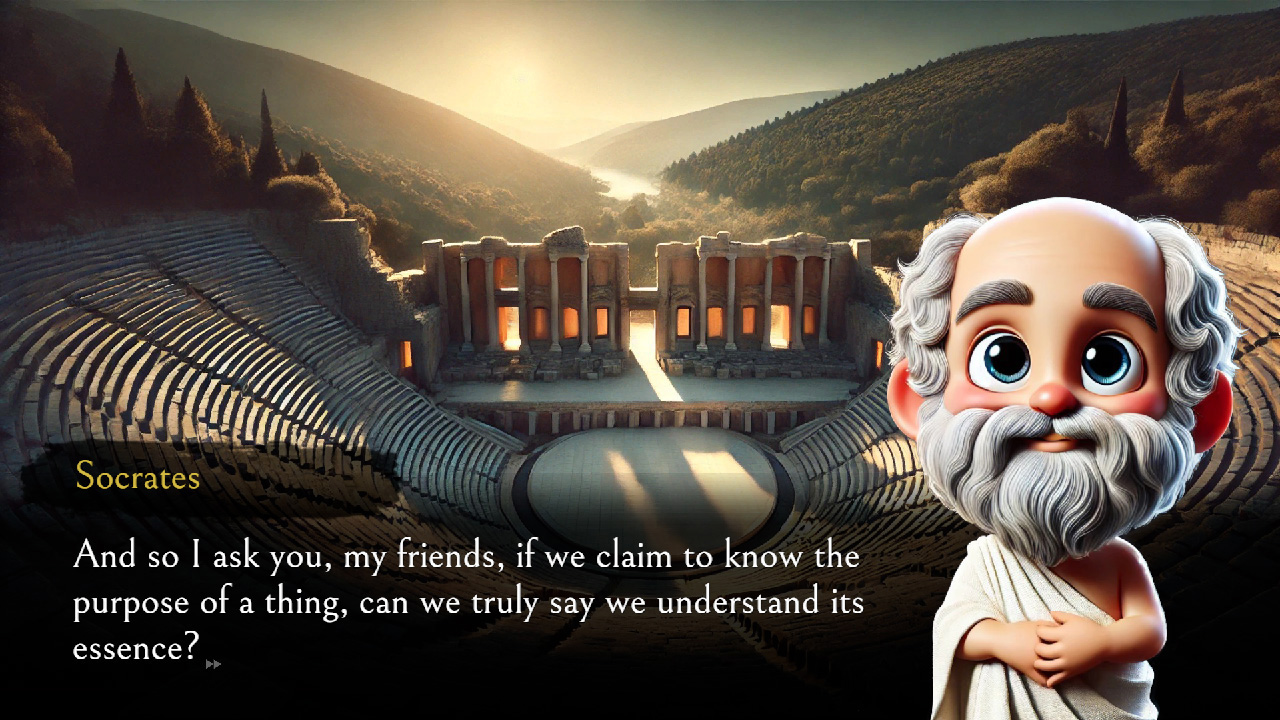Viewport: 1280px width, 720px height.
Task: Click the double-arrow continue indicator after the dialogue
Action: [213, 663]
